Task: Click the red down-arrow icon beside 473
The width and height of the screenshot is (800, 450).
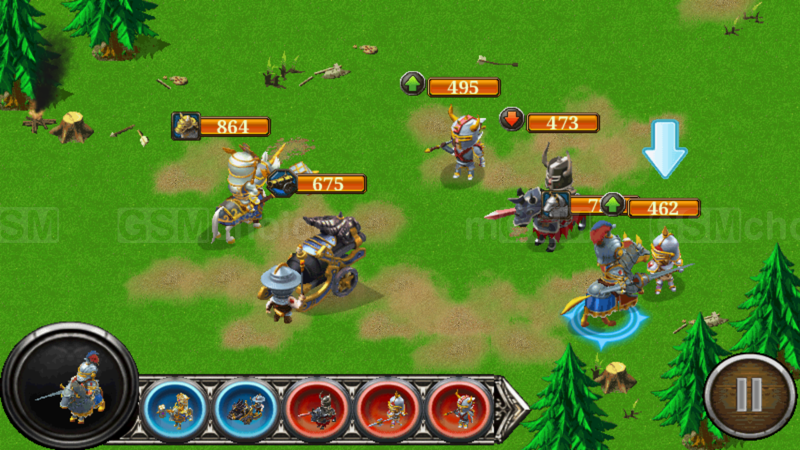Action: coord(511,121)
